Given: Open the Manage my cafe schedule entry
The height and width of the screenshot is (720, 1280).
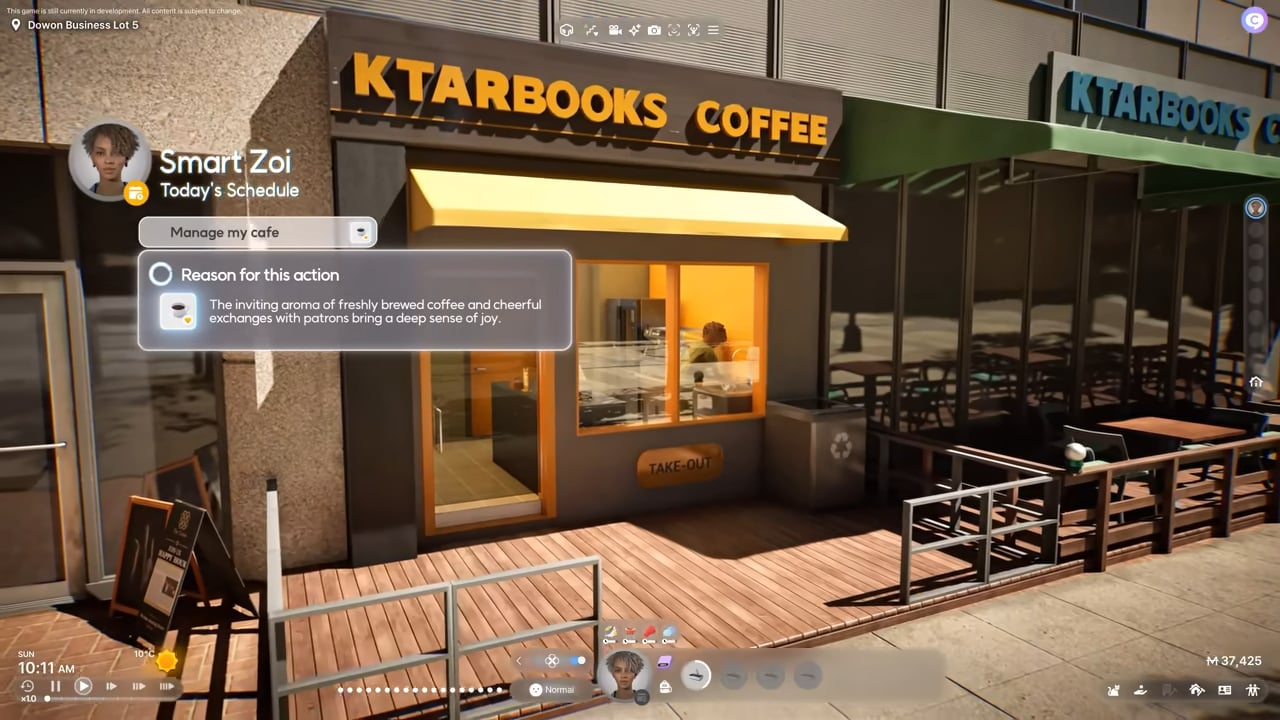Looking at the screenshot, I should [x=257, y=232].
